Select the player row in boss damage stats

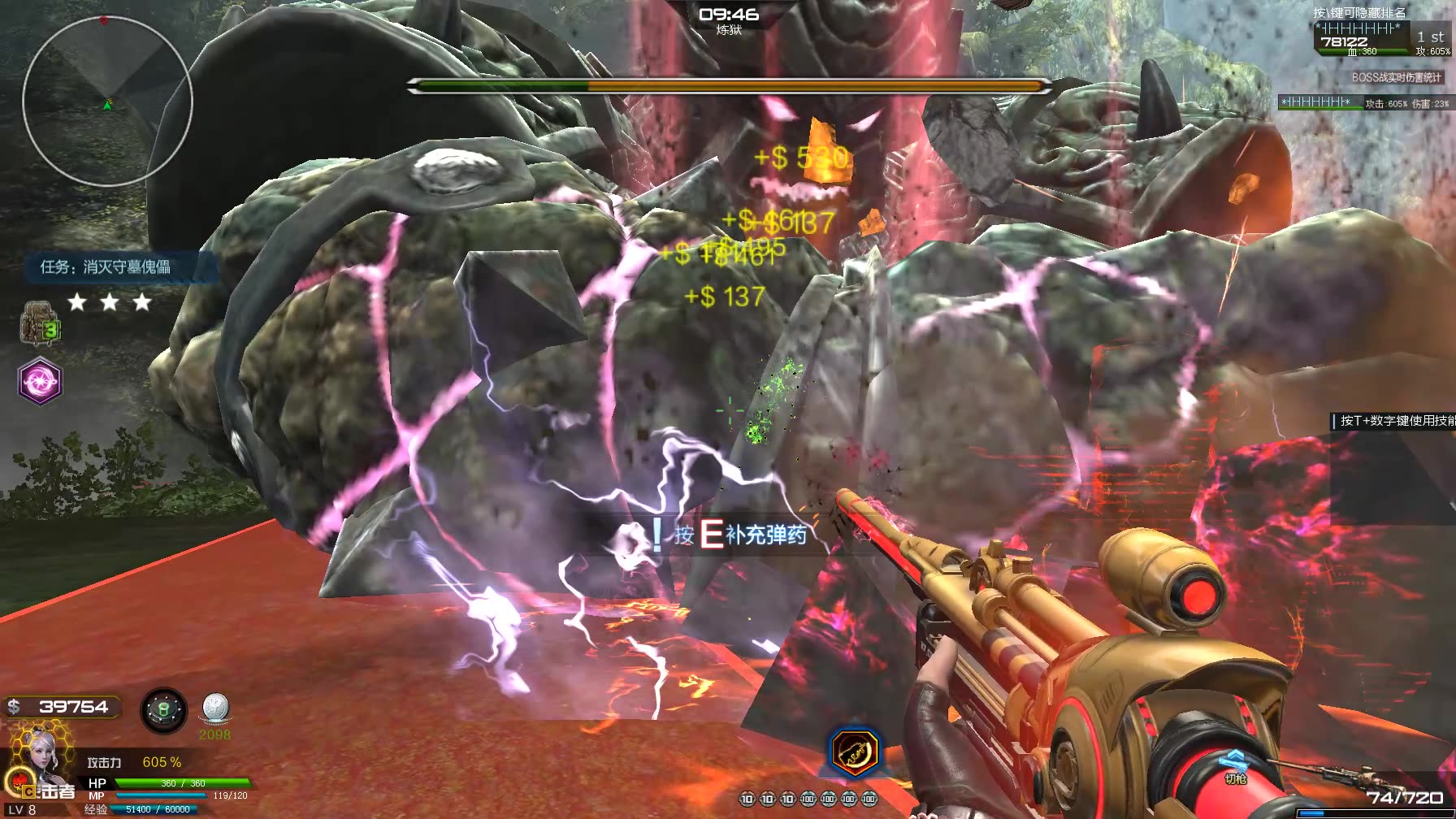[x=1363, y=103]
